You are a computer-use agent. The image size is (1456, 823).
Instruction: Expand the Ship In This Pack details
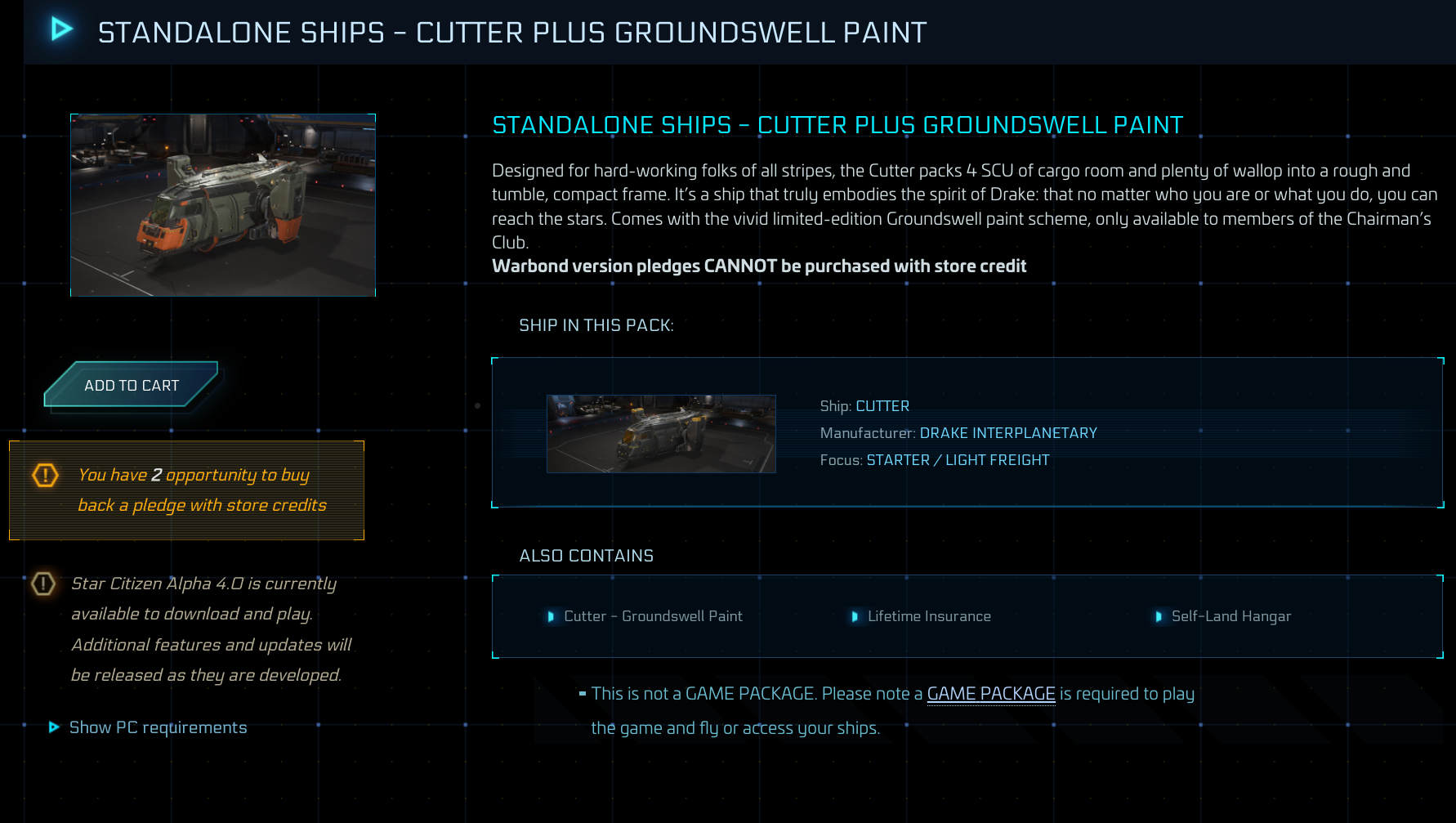tap(967, 432)
